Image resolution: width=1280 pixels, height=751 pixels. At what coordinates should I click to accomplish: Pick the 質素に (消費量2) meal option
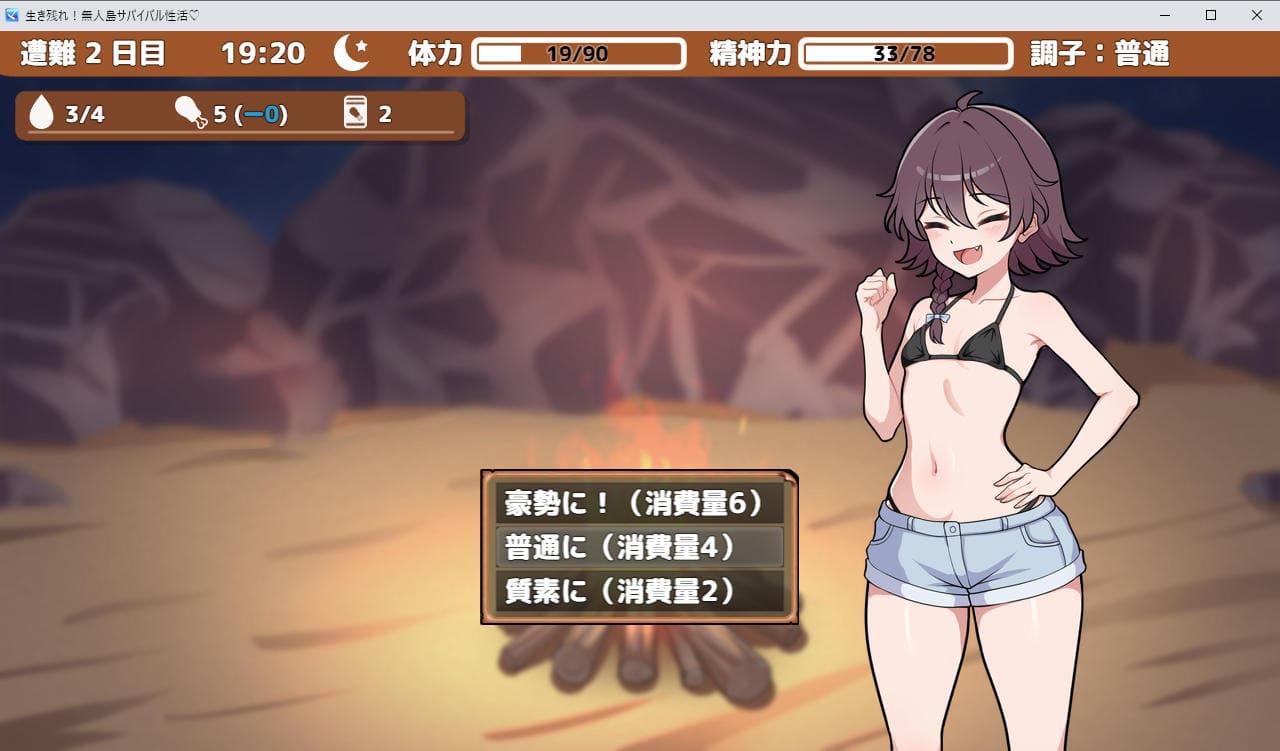point(639,591)
